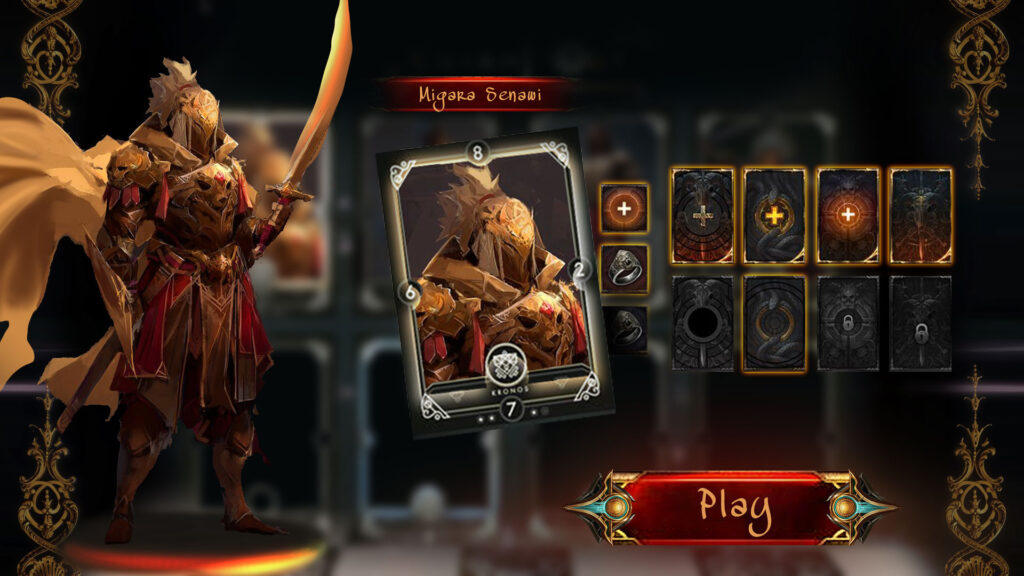Select the bright silver ring slot
This screenshot has height=576, width=1024.
point(624,268)
